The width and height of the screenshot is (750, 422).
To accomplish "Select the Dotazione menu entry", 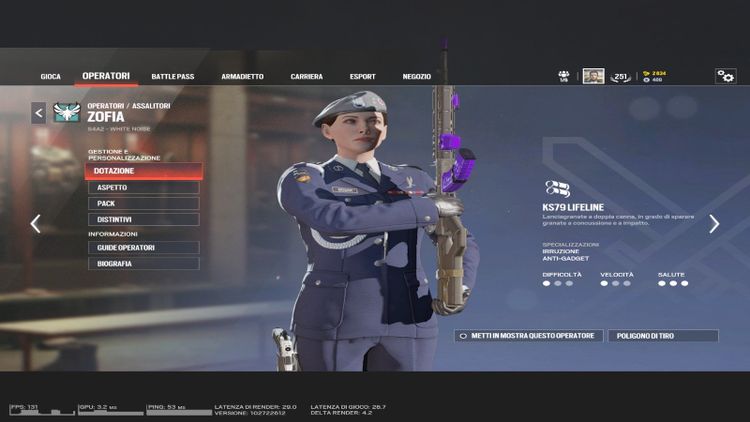I will coord(144,171).
